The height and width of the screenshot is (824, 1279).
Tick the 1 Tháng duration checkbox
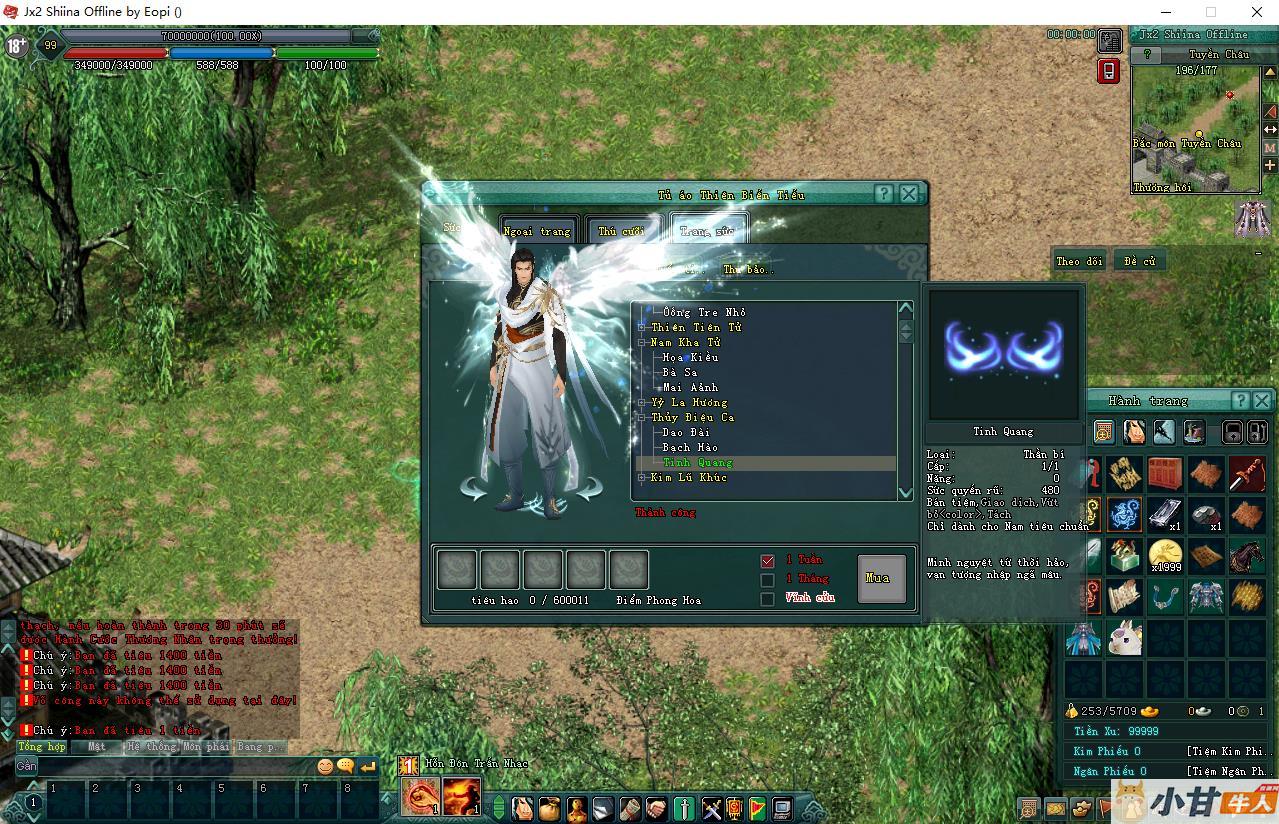pos(768,580)
